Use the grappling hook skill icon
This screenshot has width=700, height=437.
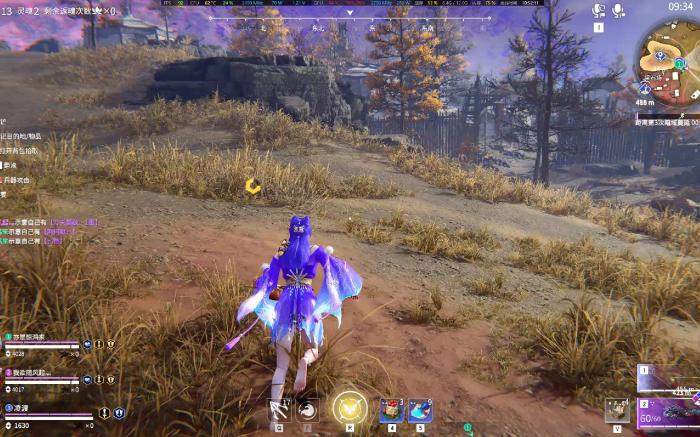[x=279, y=408]
